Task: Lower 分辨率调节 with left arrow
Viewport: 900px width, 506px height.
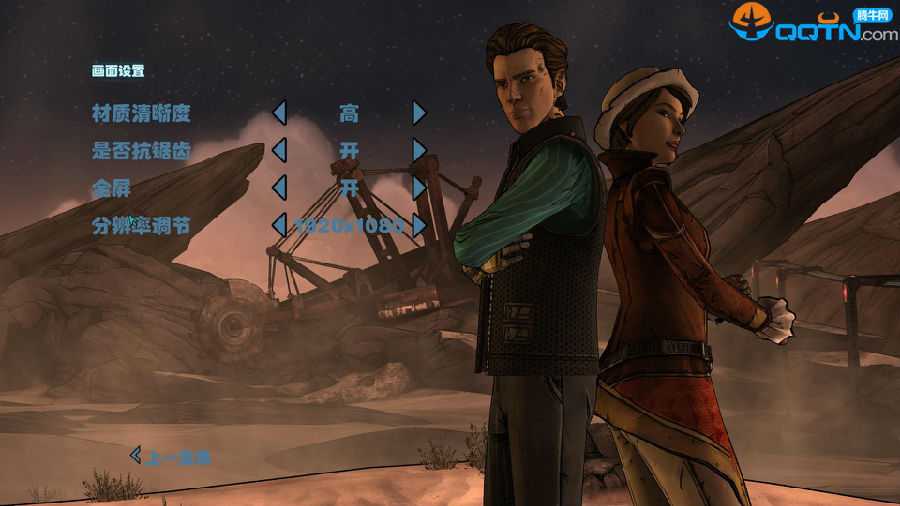Action: (x=280, y=225)
